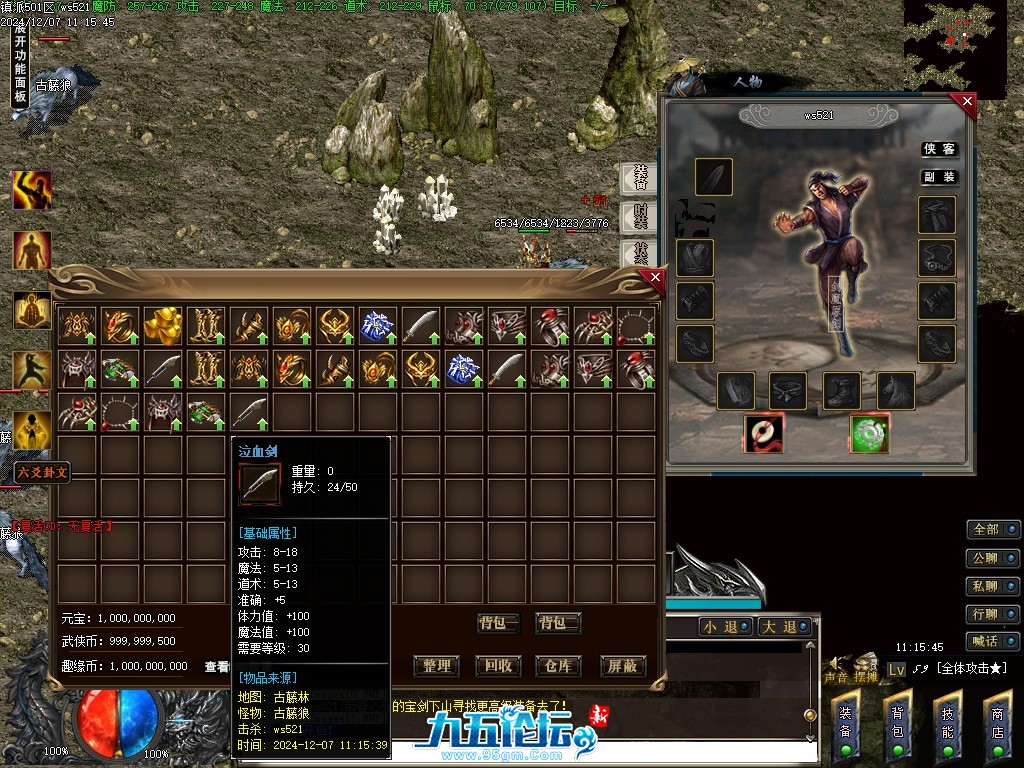
Task: Close the character equipment panel
Action: tap(966, 101)
